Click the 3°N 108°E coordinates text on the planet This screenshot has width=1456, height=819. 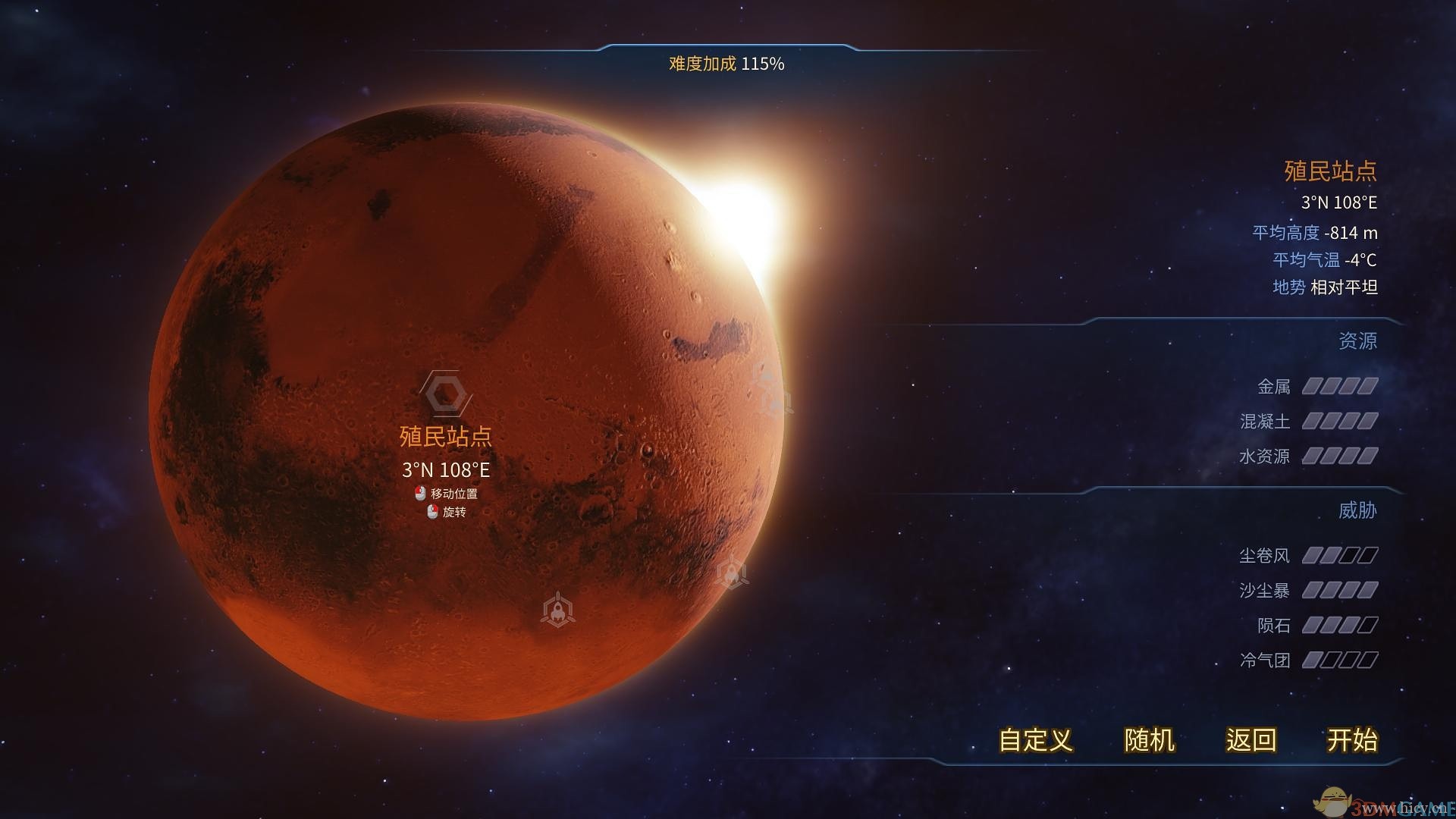click(x=446, y=470)
